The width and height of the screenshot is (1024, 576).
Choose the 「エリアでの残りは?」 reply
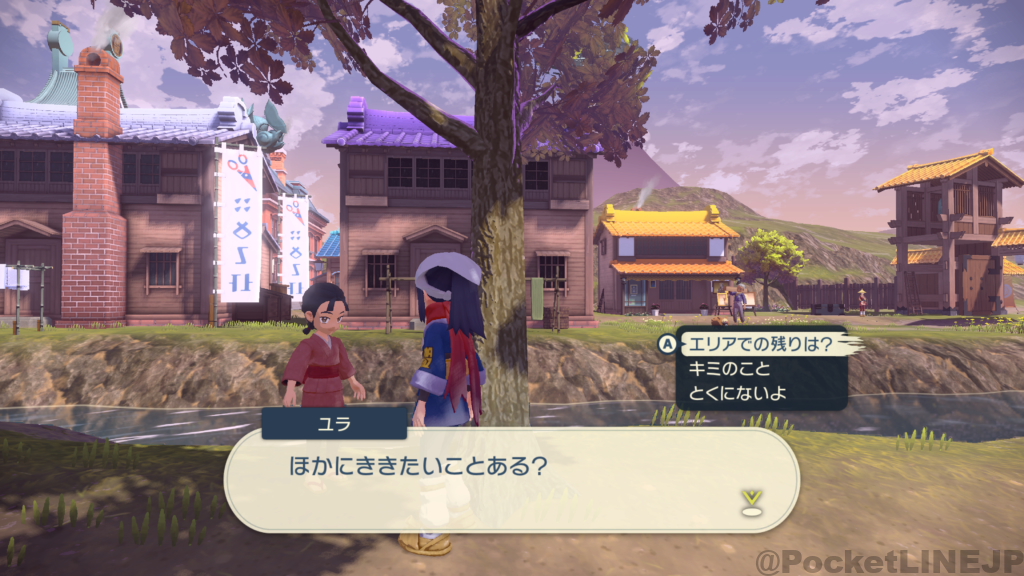coord(757,345)
